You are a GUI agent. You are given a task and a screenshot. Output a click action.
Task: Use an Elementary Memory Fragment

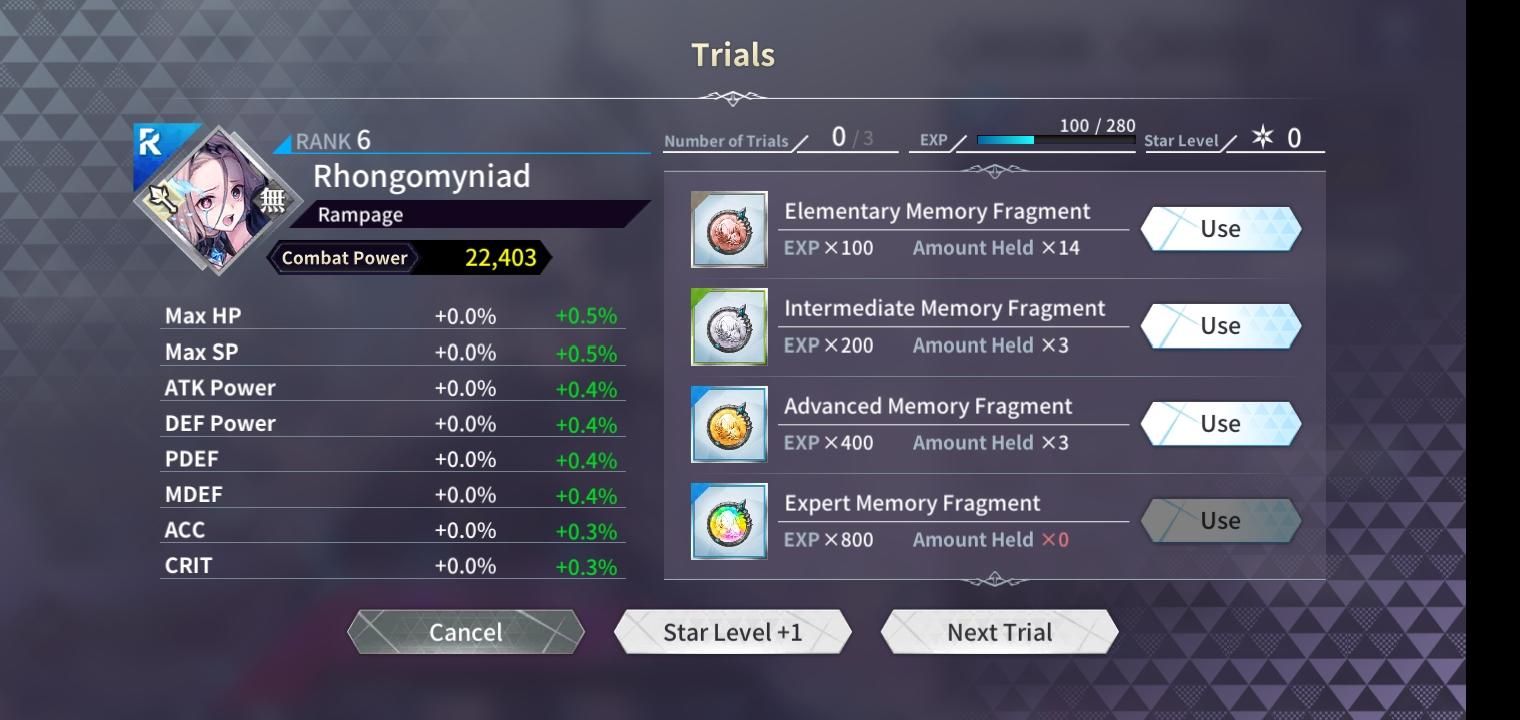[x=1220, y=228]
